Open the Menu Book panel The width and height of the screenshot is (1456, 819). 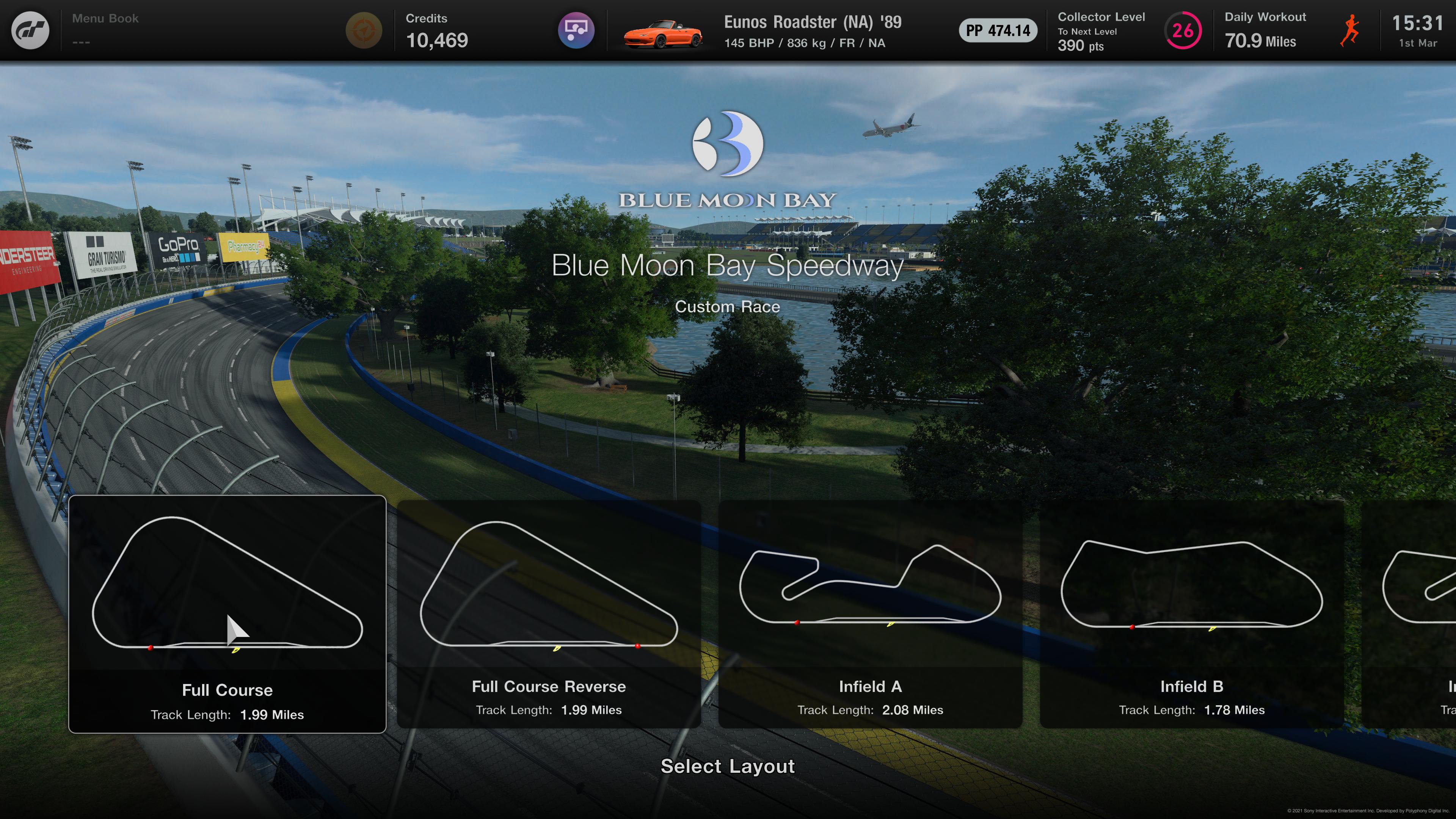(105, 30)
